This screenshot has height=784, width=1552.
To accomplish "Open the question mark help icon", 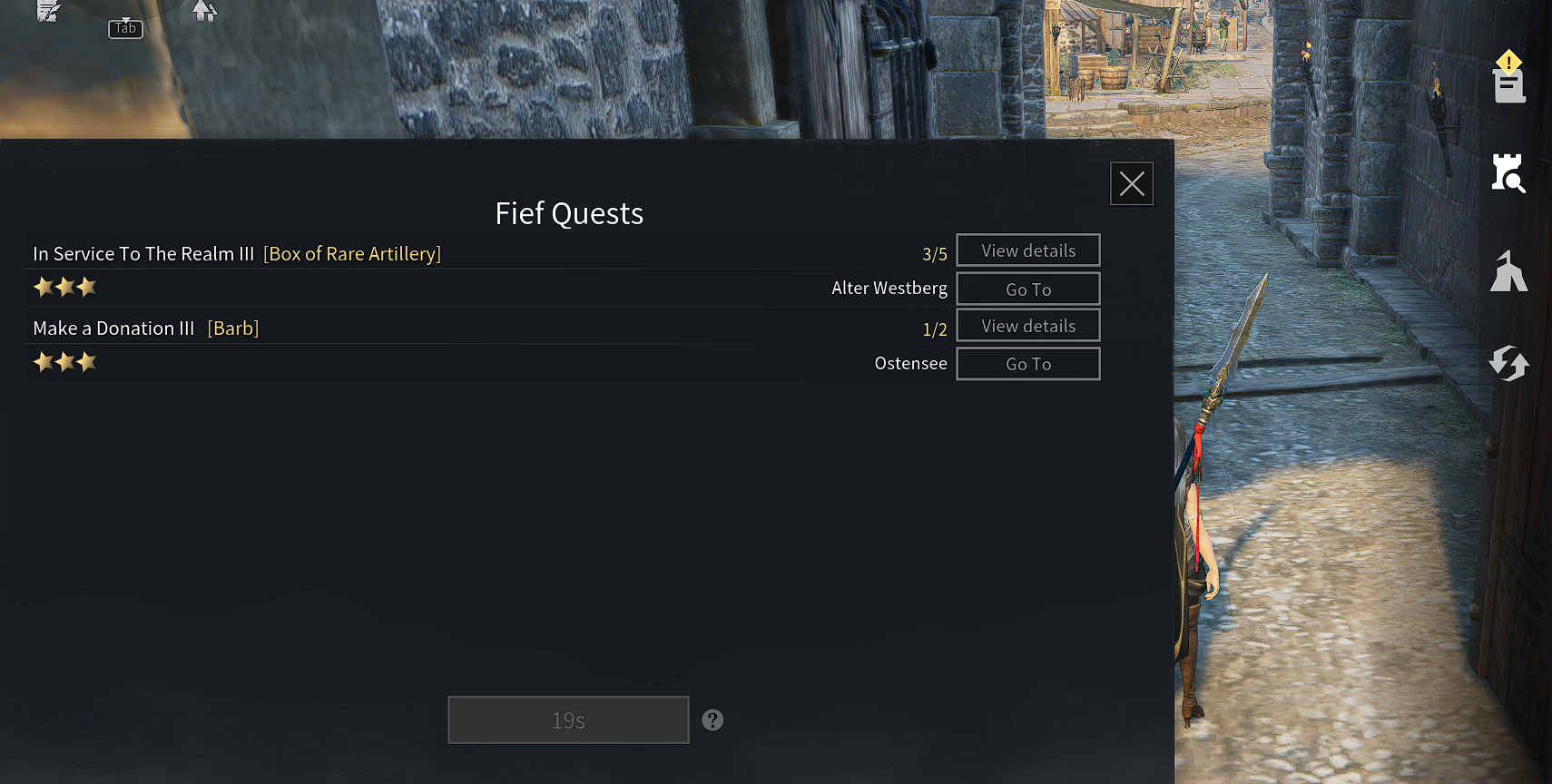I will pos(712,720).
